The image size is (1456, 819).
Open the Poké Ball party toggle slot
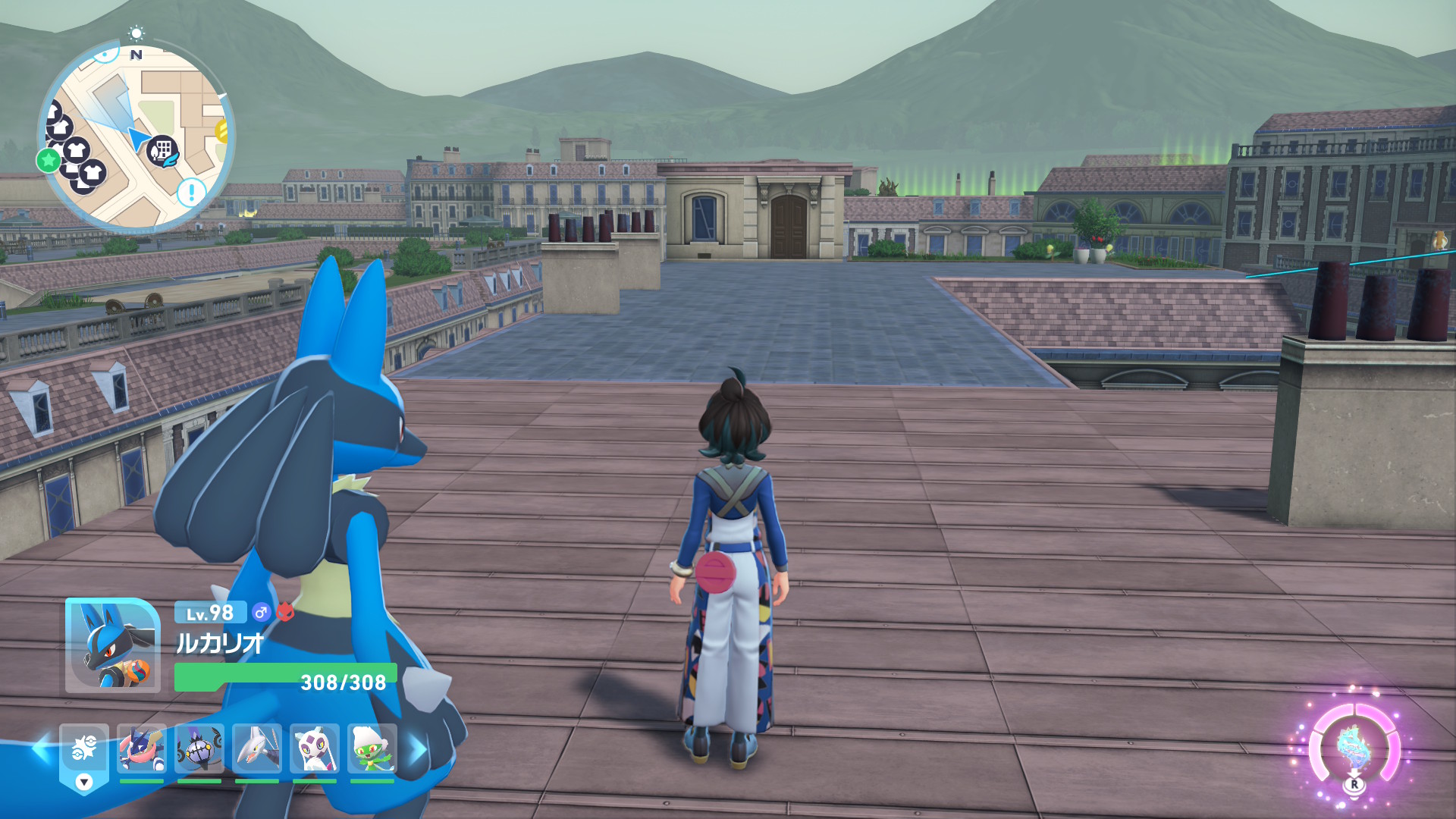point(84,751)
